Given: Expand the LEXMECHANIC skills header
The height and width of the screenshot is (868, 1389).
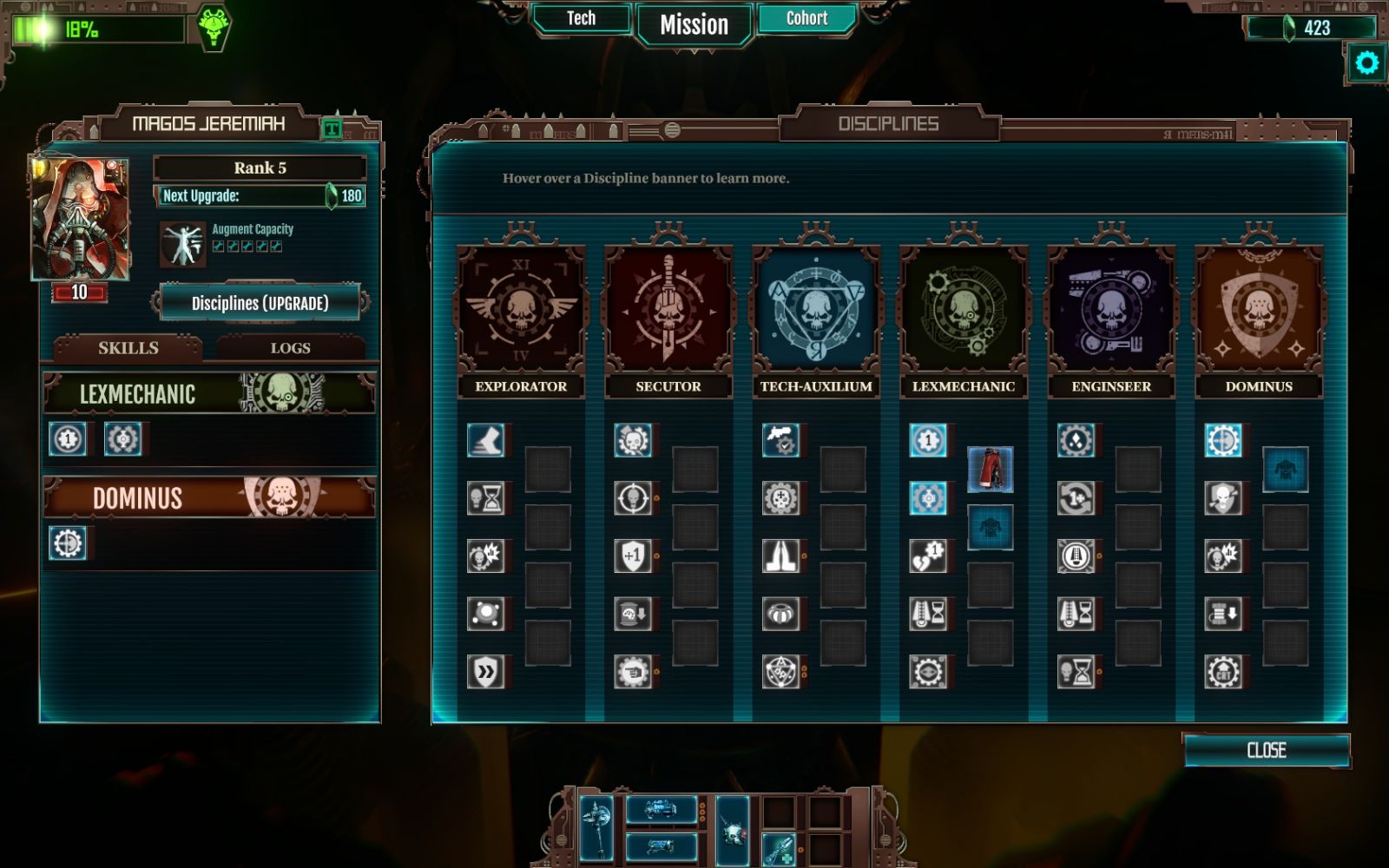Looking at the screenshot, I should pyautogui.click(x=208, y=393).
